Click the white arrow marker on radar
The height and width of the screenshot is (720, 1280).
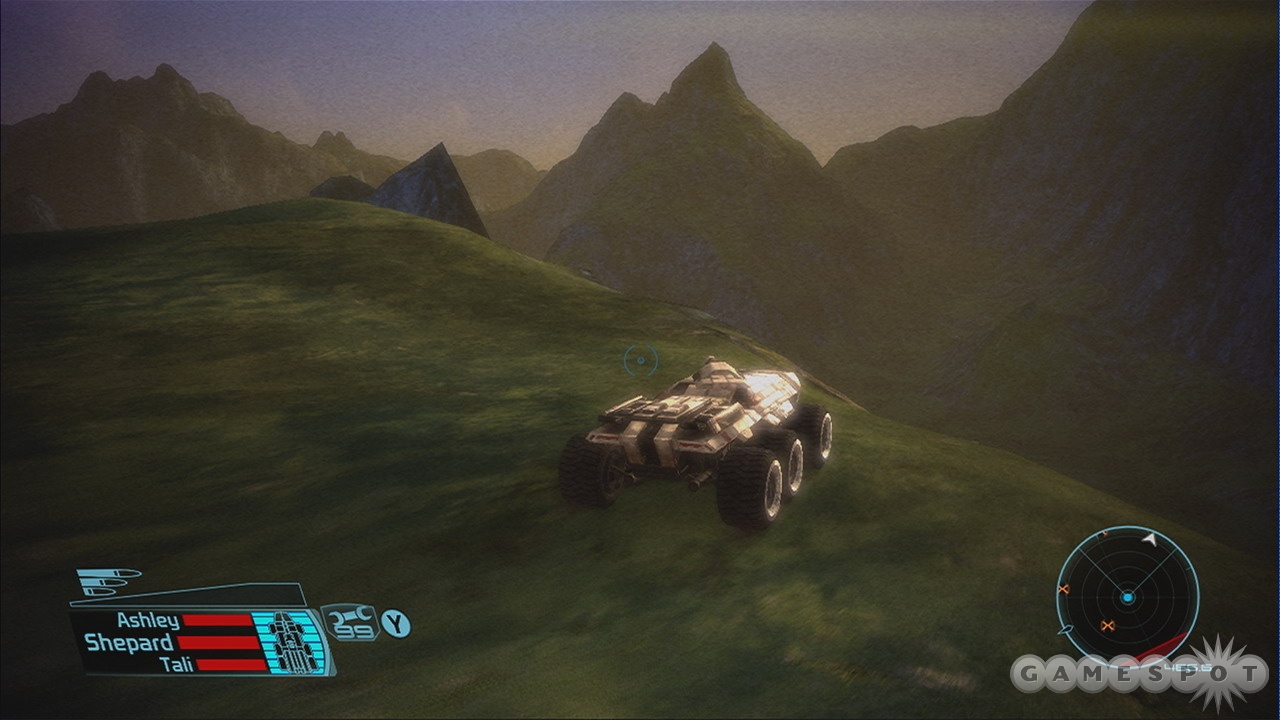pos(1150,540)
